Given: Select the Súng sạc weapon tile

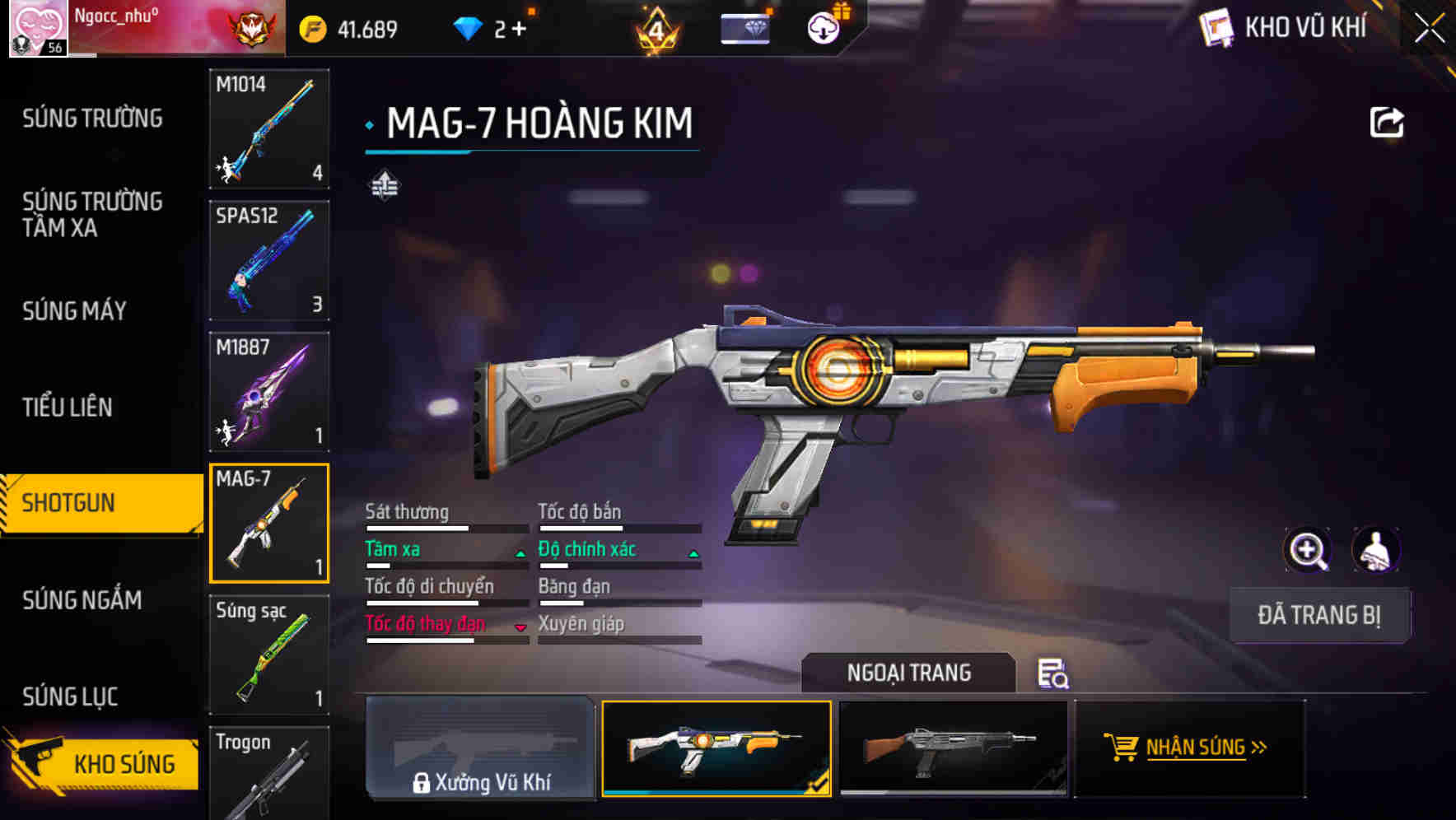Looking at the screenshot, I should [269, 655].
